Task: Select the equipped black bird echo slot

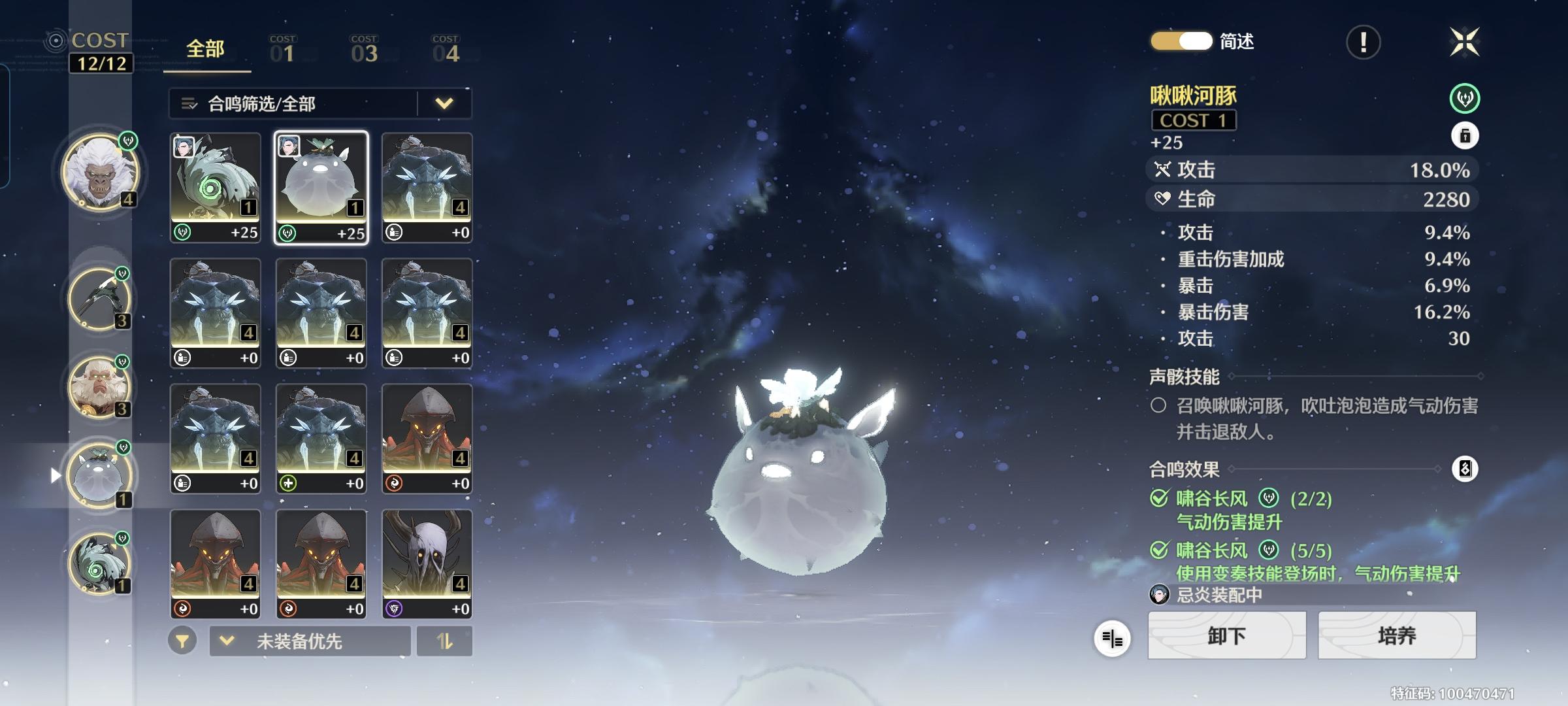Action: coord(99,298)
